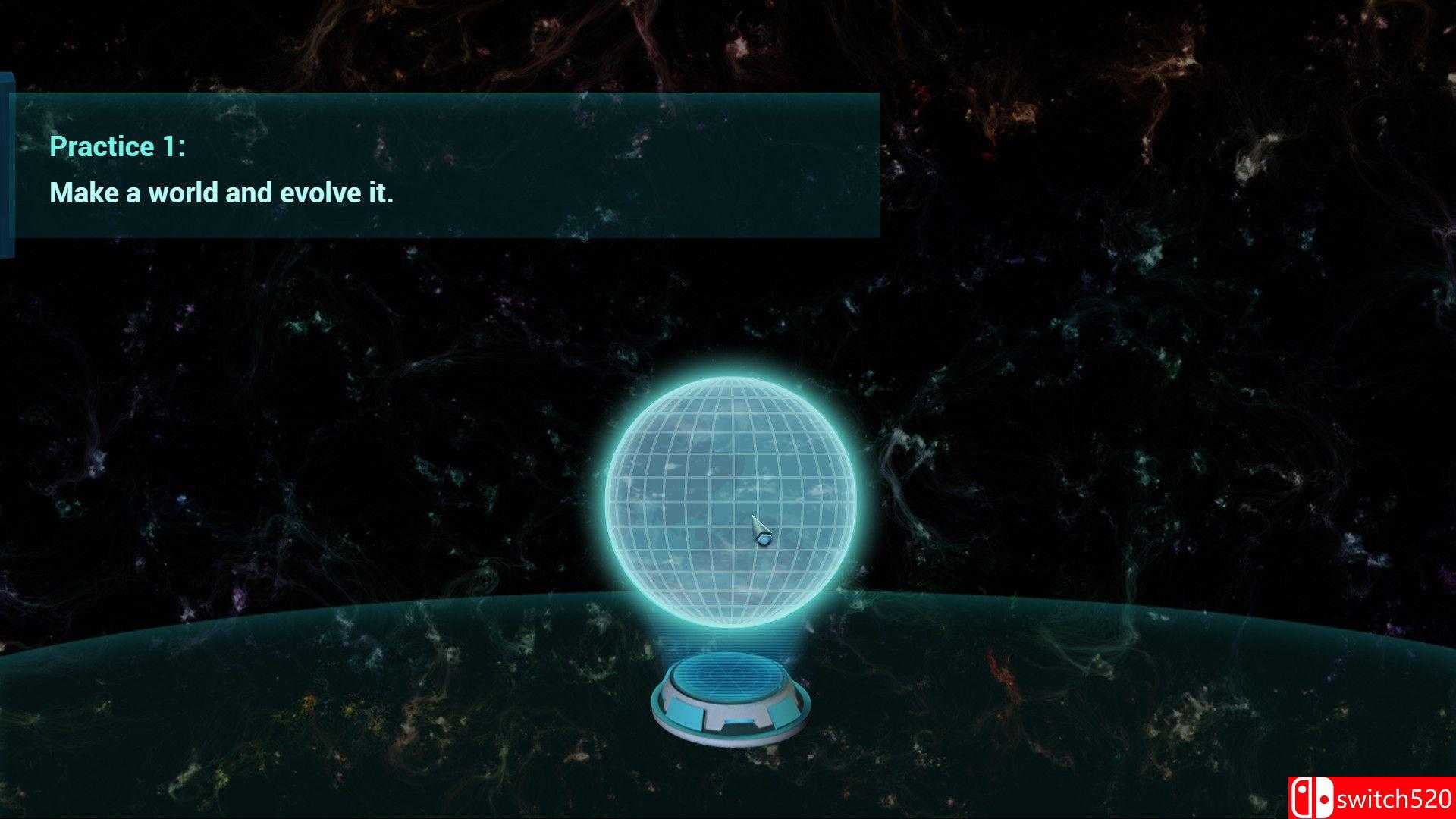Screen dimensions: 1456x819
Task: Click the objective banner at top left
Action: [x=447, y=167]
